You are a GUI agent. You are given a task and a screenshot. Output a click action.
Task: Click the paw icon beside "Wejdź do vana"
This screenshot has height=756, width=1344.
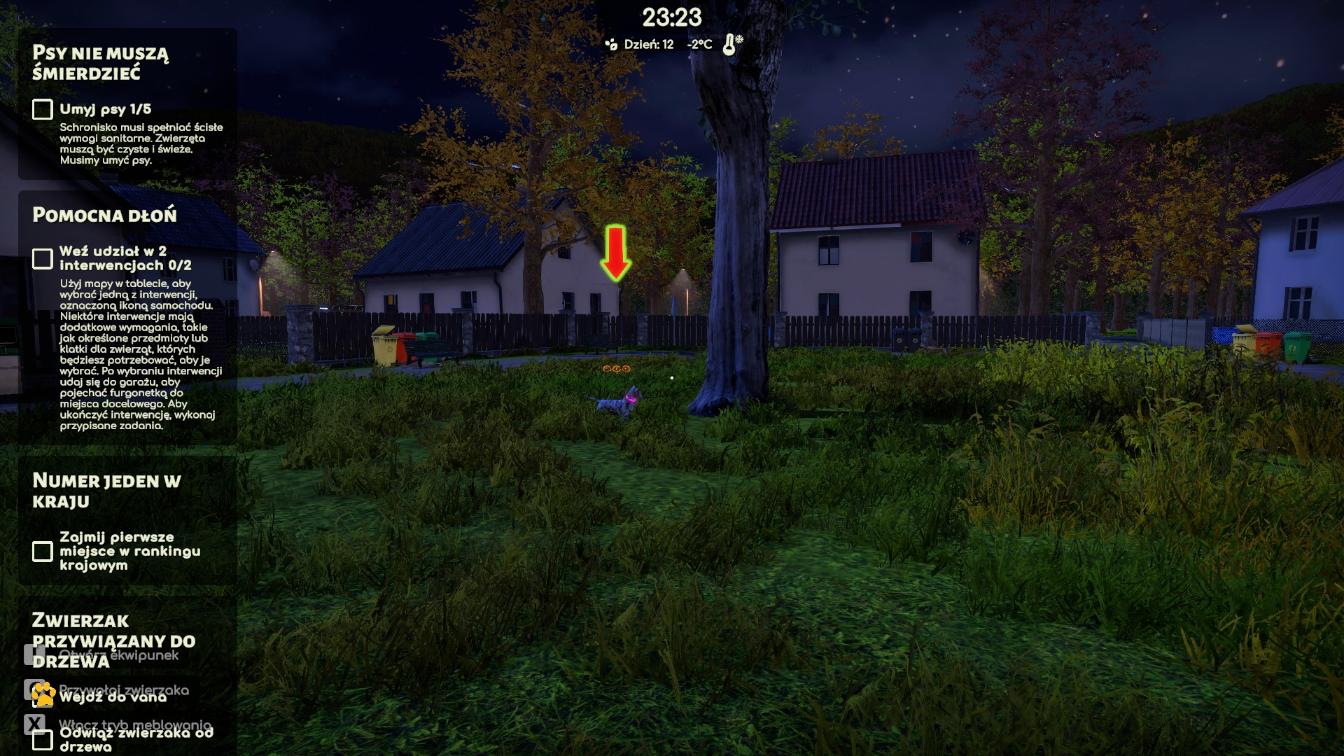click(42, 693)
